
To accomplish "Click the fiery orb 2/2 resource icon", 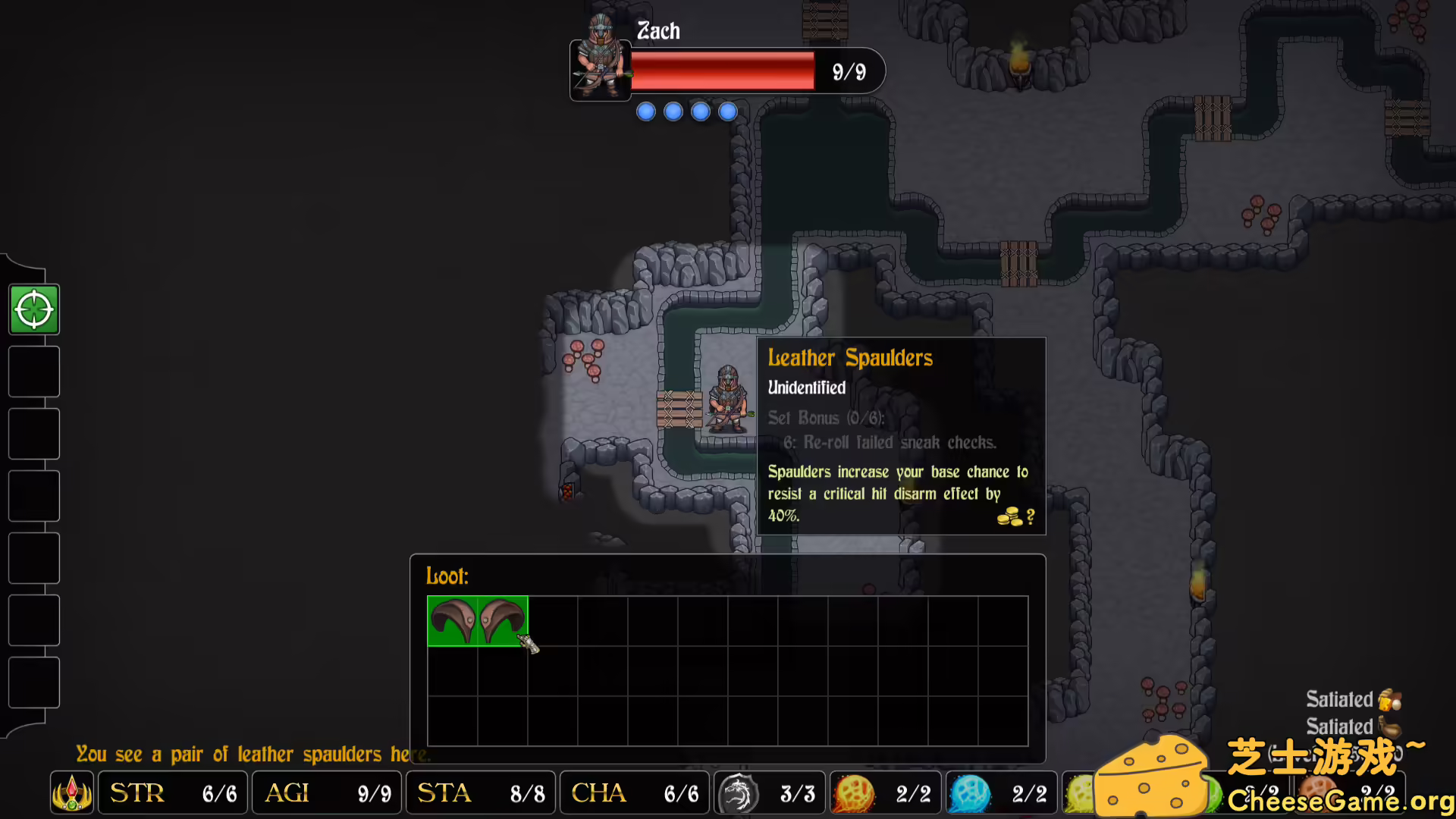I will pyautogui.click(x=855, y=792).
